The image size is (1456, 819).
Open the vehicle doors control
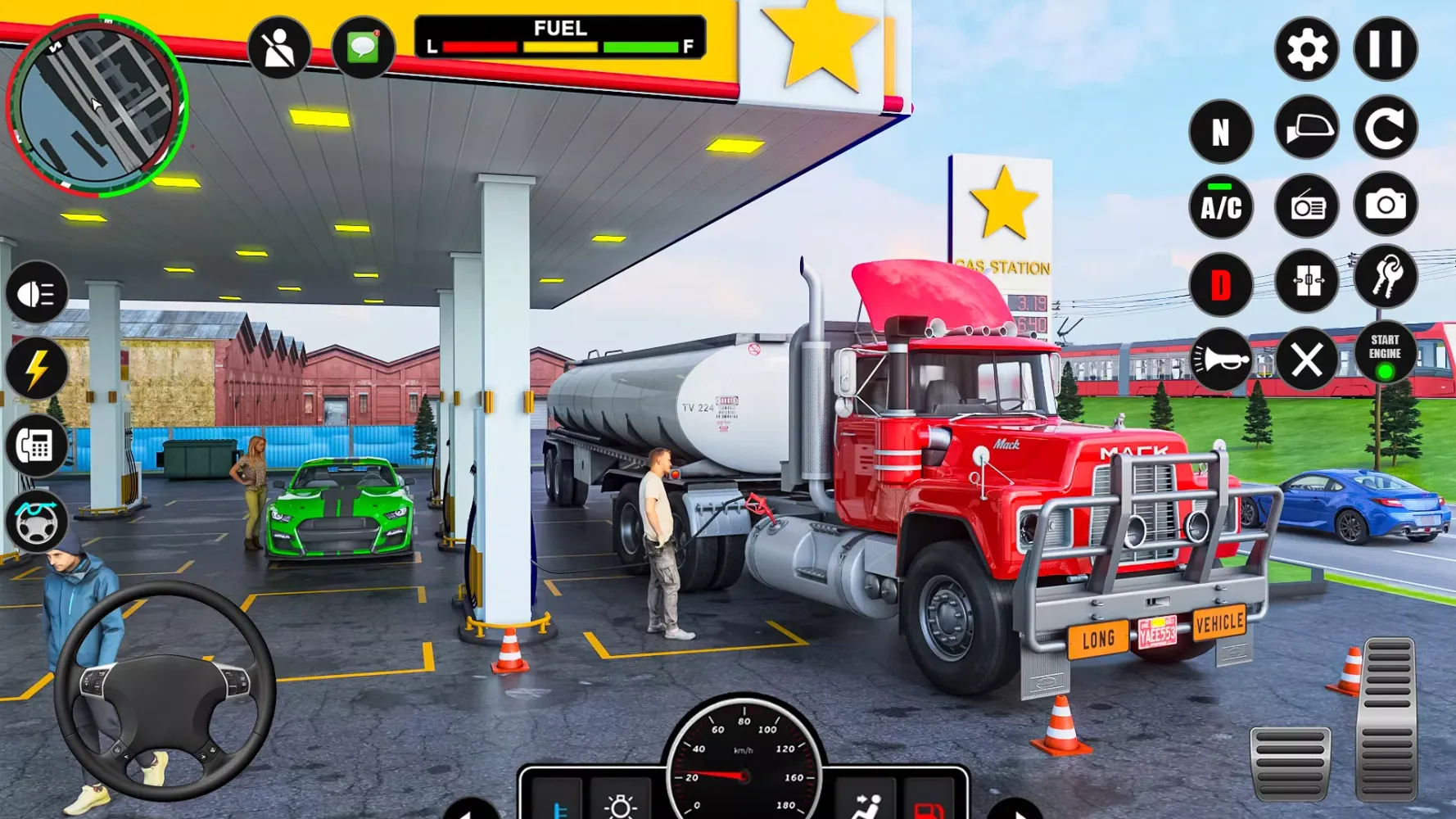1306,281
